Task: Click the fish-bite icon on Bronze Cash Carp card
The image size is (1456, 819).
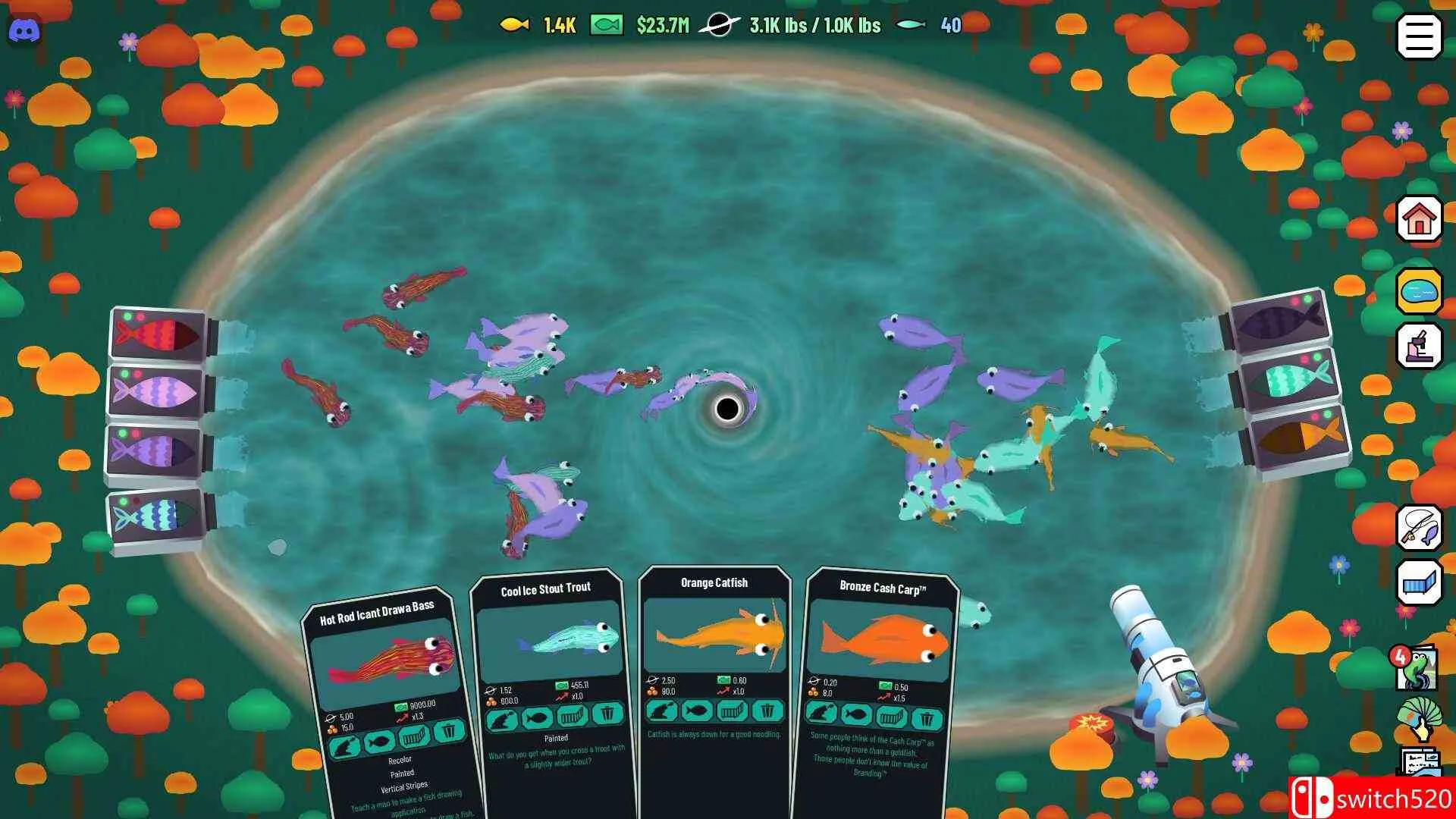Action: coord(821,714)
